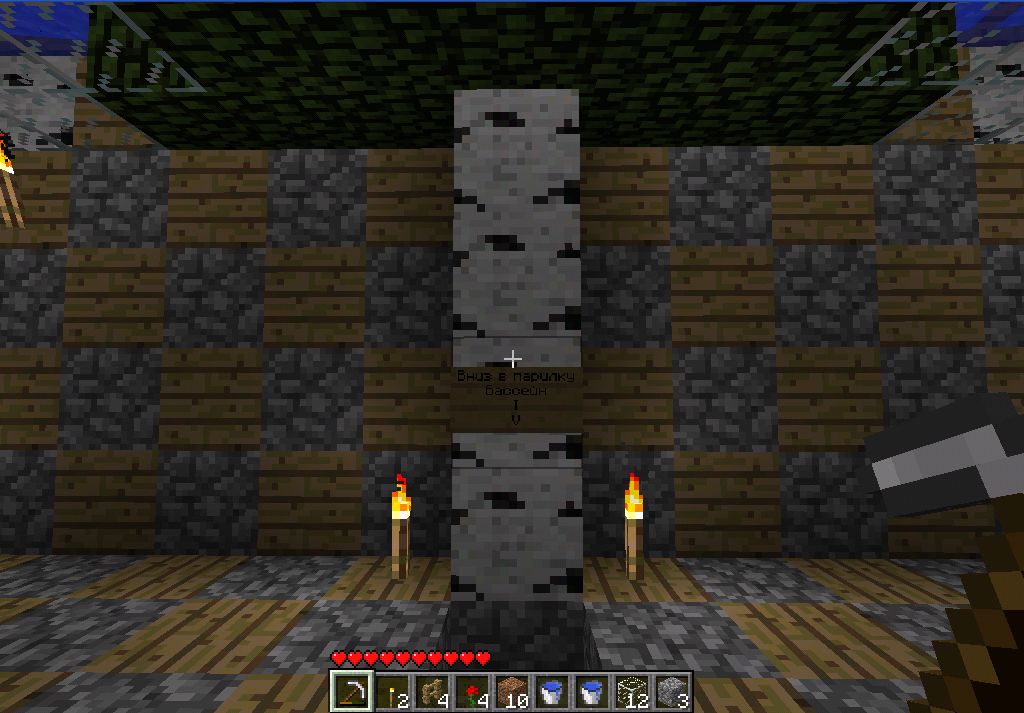Image resolution: width=1024 pixels, height=713 pixels.
Task: Choose the wooden fence hotbar slot
Action: [x=432, y=691]
